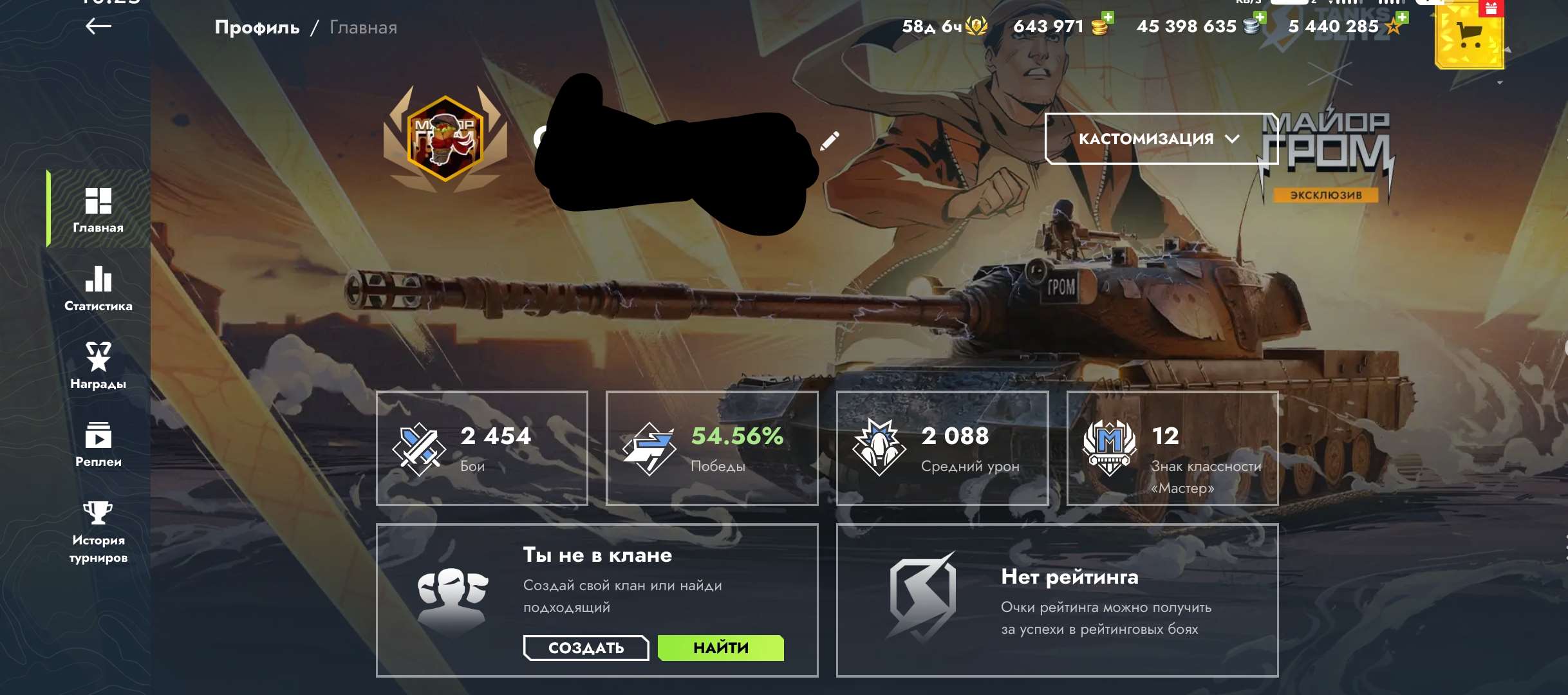Click the back arrow at top left
The height and width of the screenshot is (695, 1568).
coord(98,27)
